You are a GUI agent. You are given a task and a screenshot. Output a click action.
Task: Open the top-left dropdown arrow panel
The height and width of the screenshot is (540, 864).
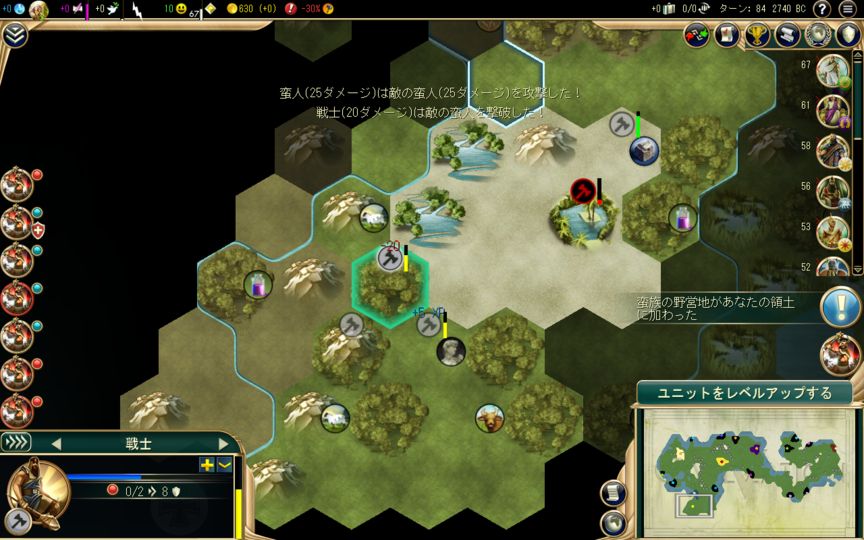pyautogui.click(x=15, y=35)
